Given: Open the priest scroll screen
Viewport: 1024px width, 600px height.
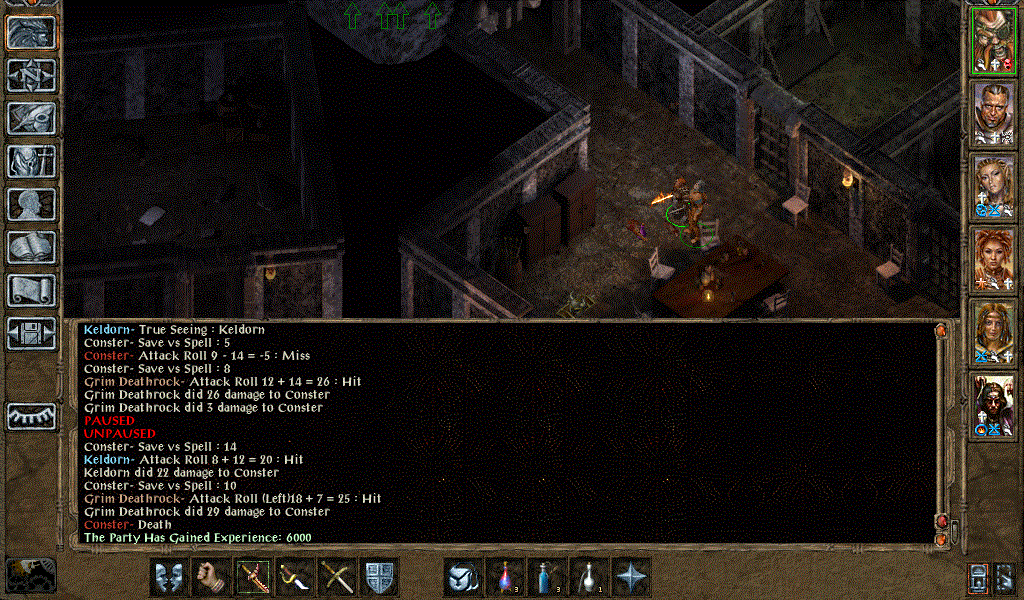Looking at the screenshot, I should tap(31, 290).
